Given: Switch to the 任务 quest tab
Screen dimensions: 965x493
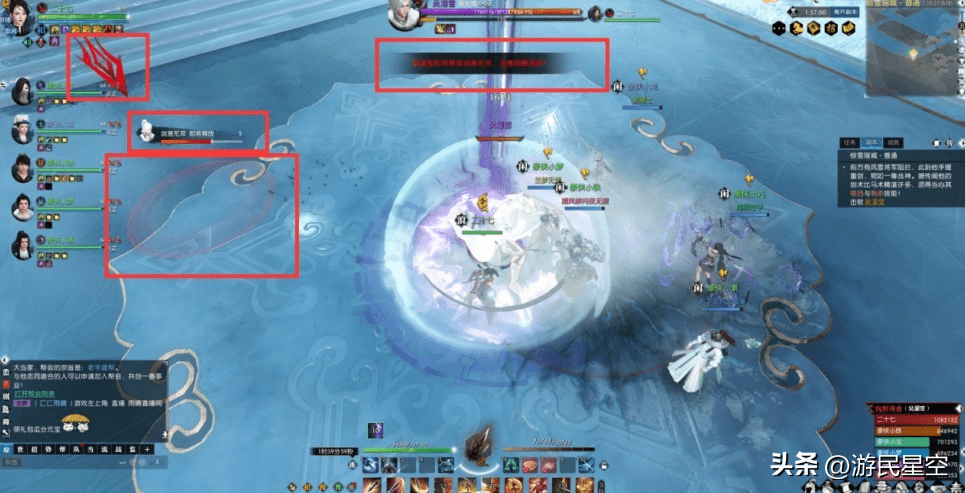Looking at the screenshot, I should [850, 142].
